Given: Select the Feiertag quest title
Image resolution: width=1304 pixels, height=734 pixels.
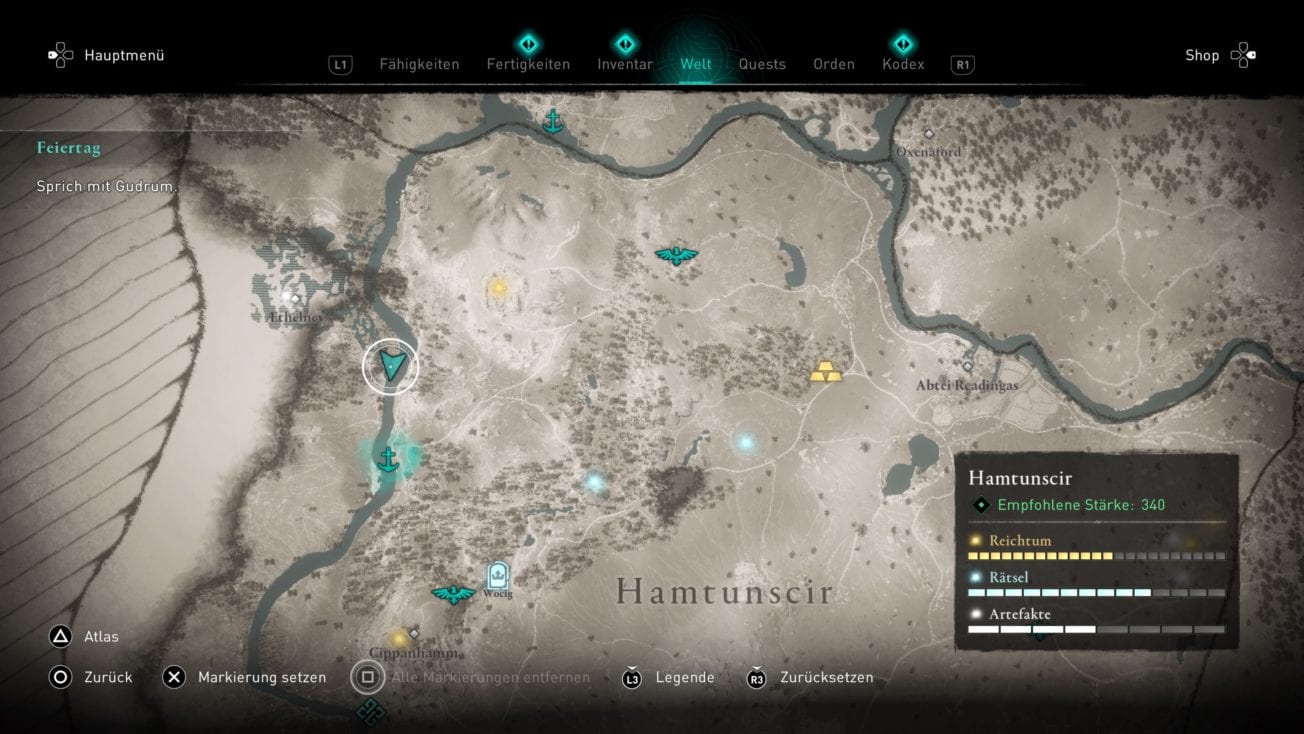Looking at the screenshot, I should 68,147.
